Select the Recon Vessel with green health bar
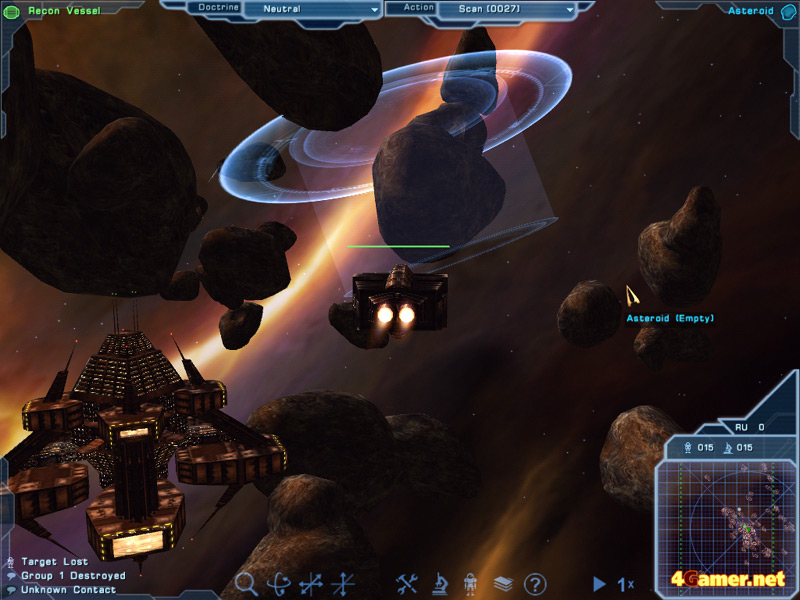This screenshot has height=600, width=800. [399, 298]
